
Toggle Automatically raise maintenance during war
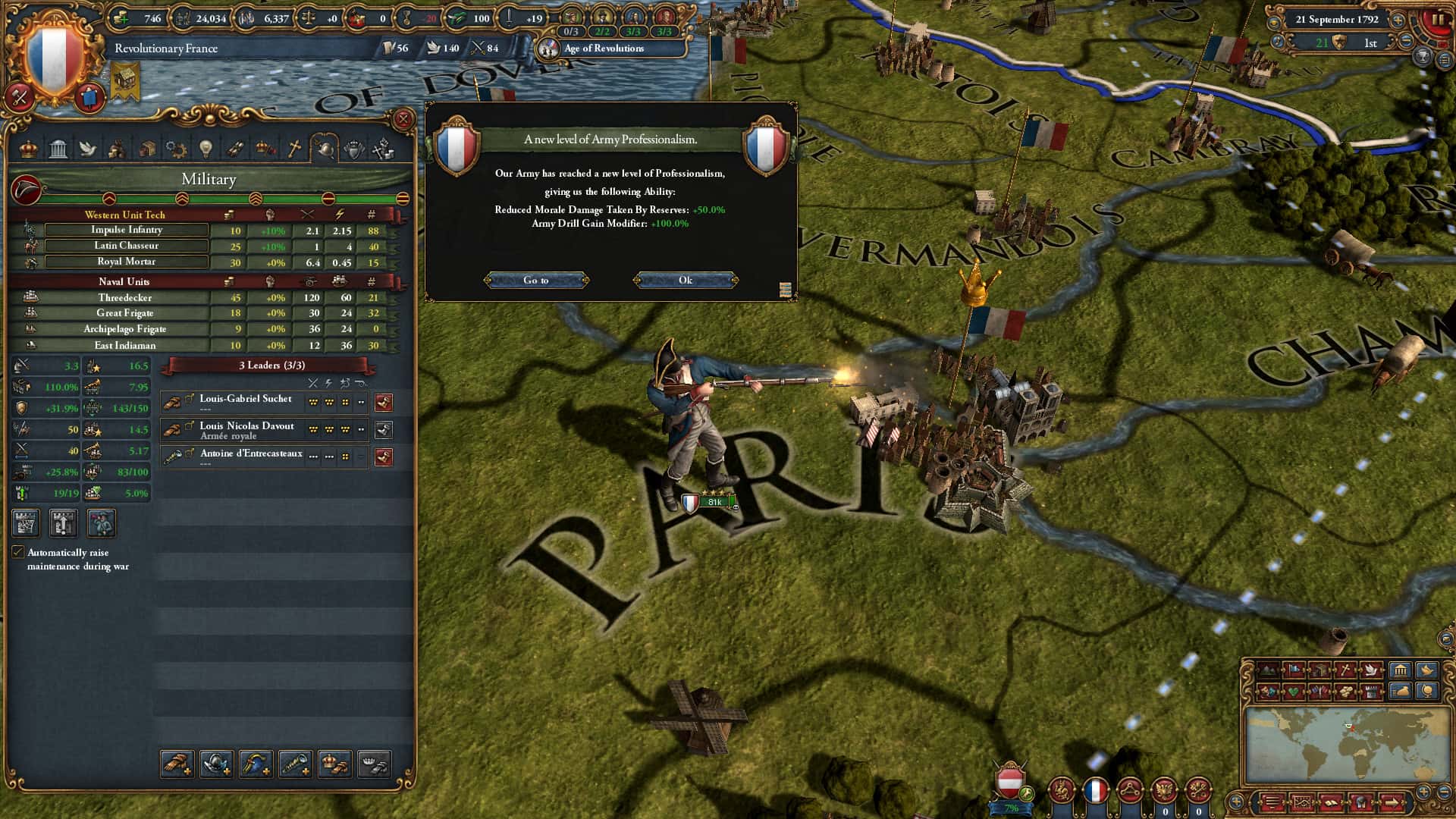(x=18, y=552)
